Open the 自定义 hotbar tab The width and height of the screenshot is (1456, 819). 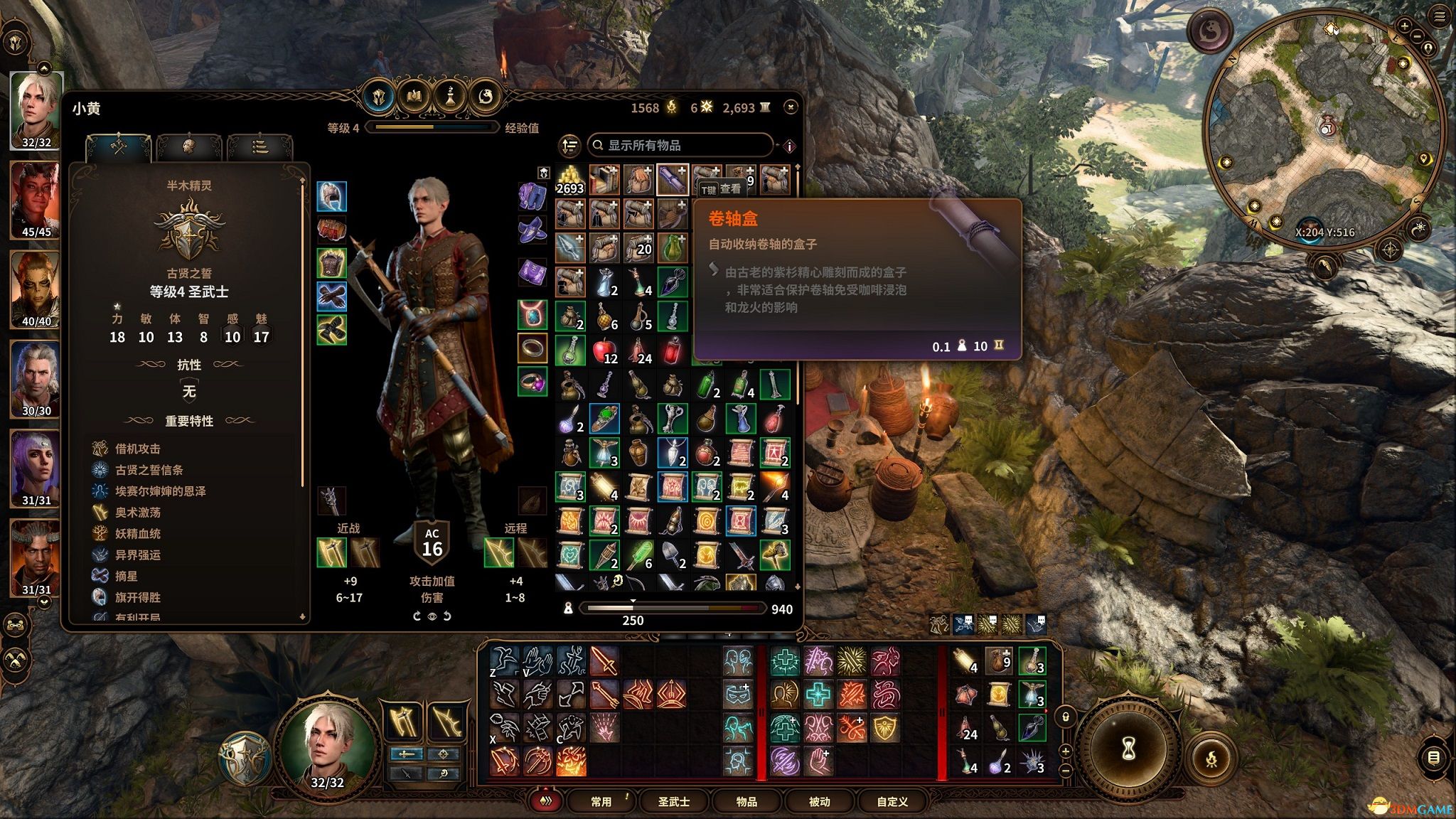[892, 801]
